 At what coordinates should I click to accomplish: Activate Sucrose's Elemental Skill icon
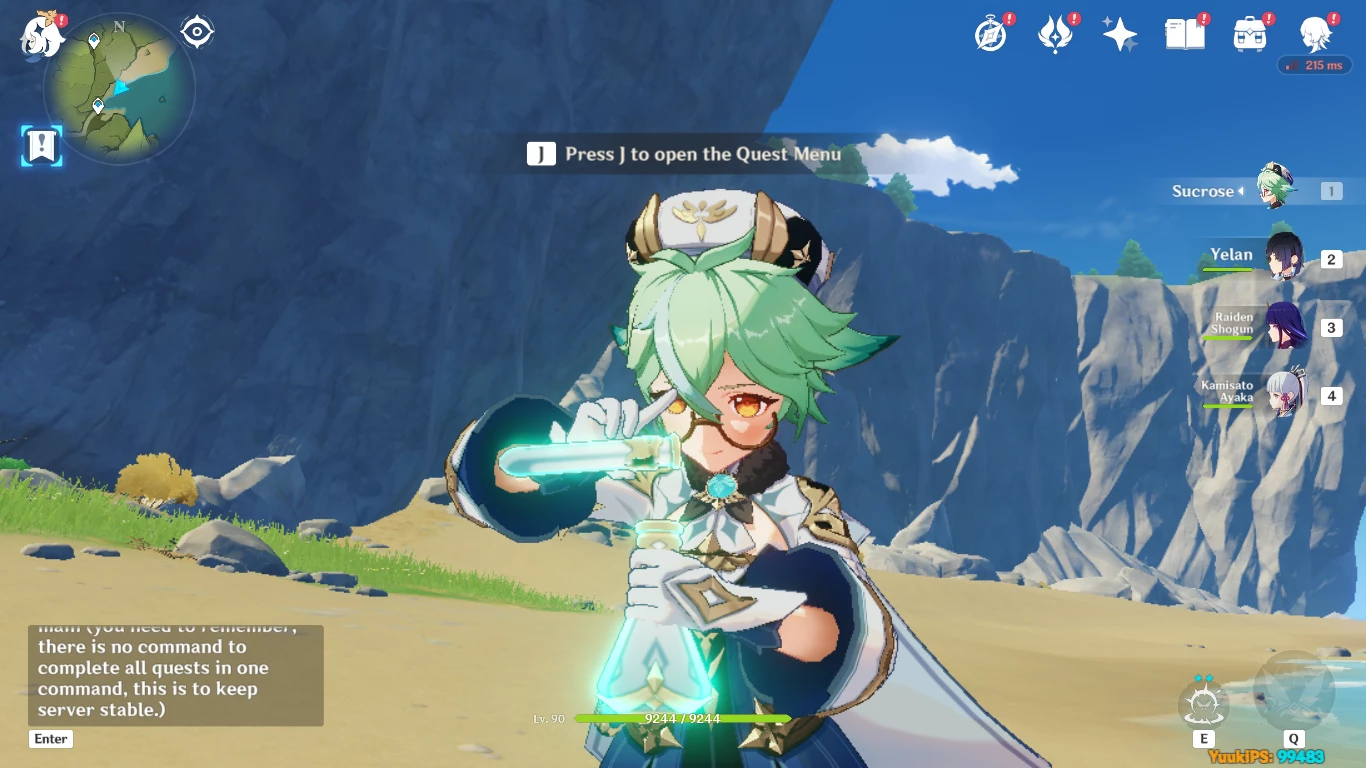point(1204,704)
